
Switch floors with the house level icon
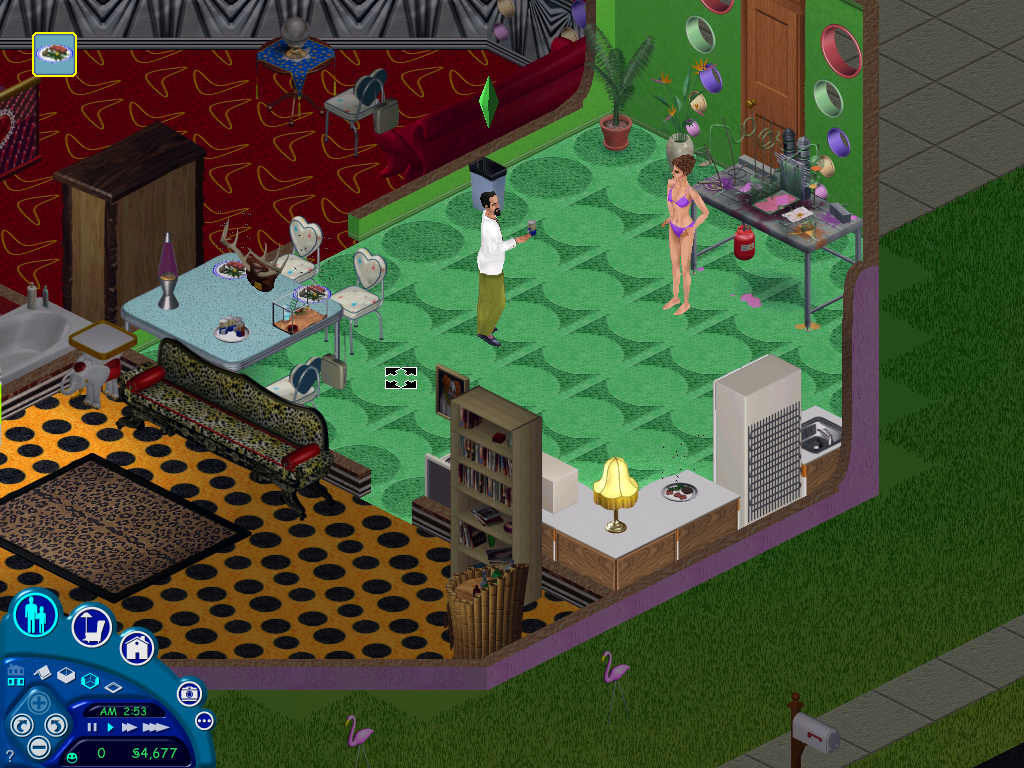click(16, 674)
